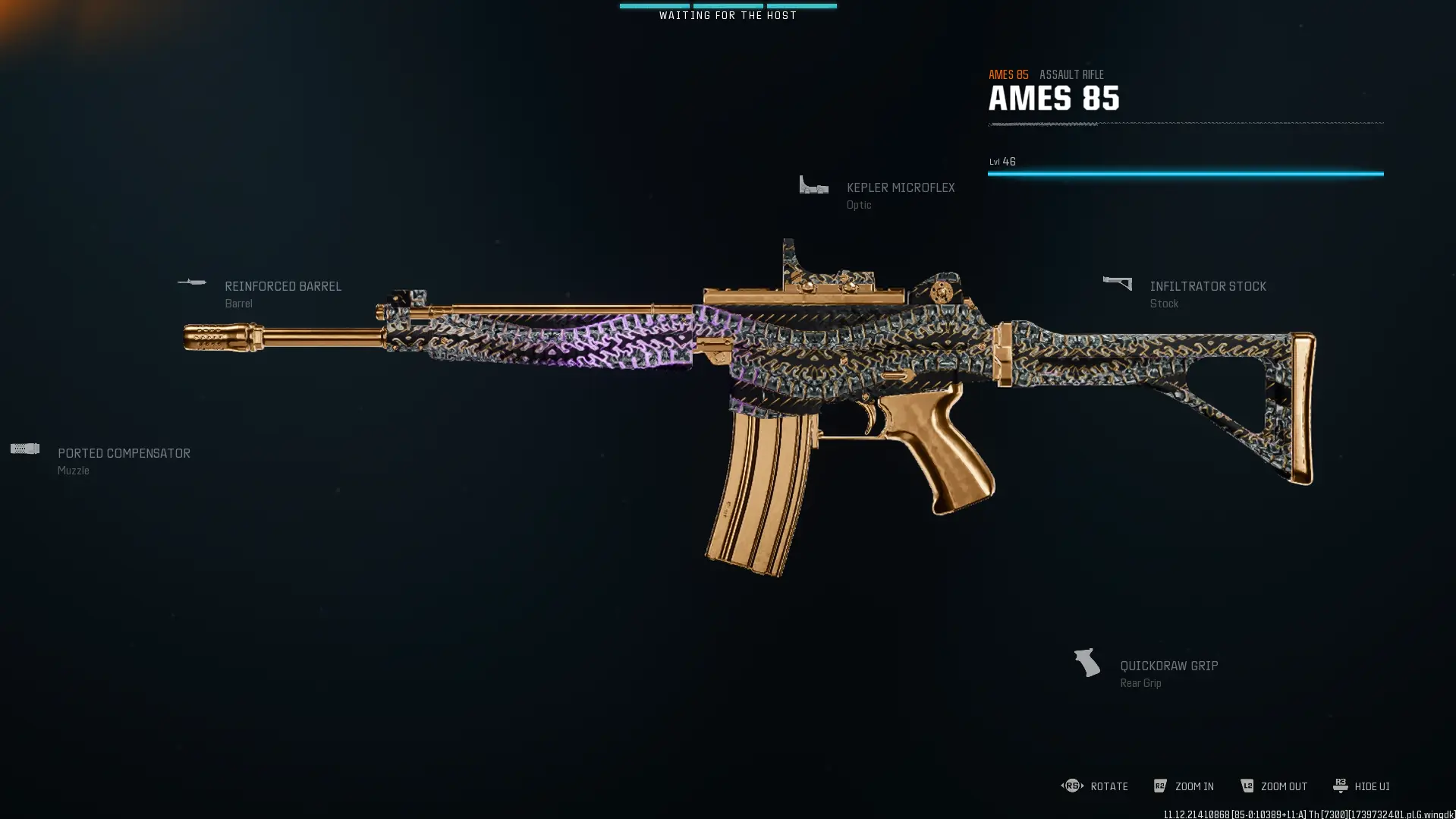This screenshot has width=1456, height=819.
Task: Select the Quickdraw Grip rear grip icon
Action: pos(1086,661)
